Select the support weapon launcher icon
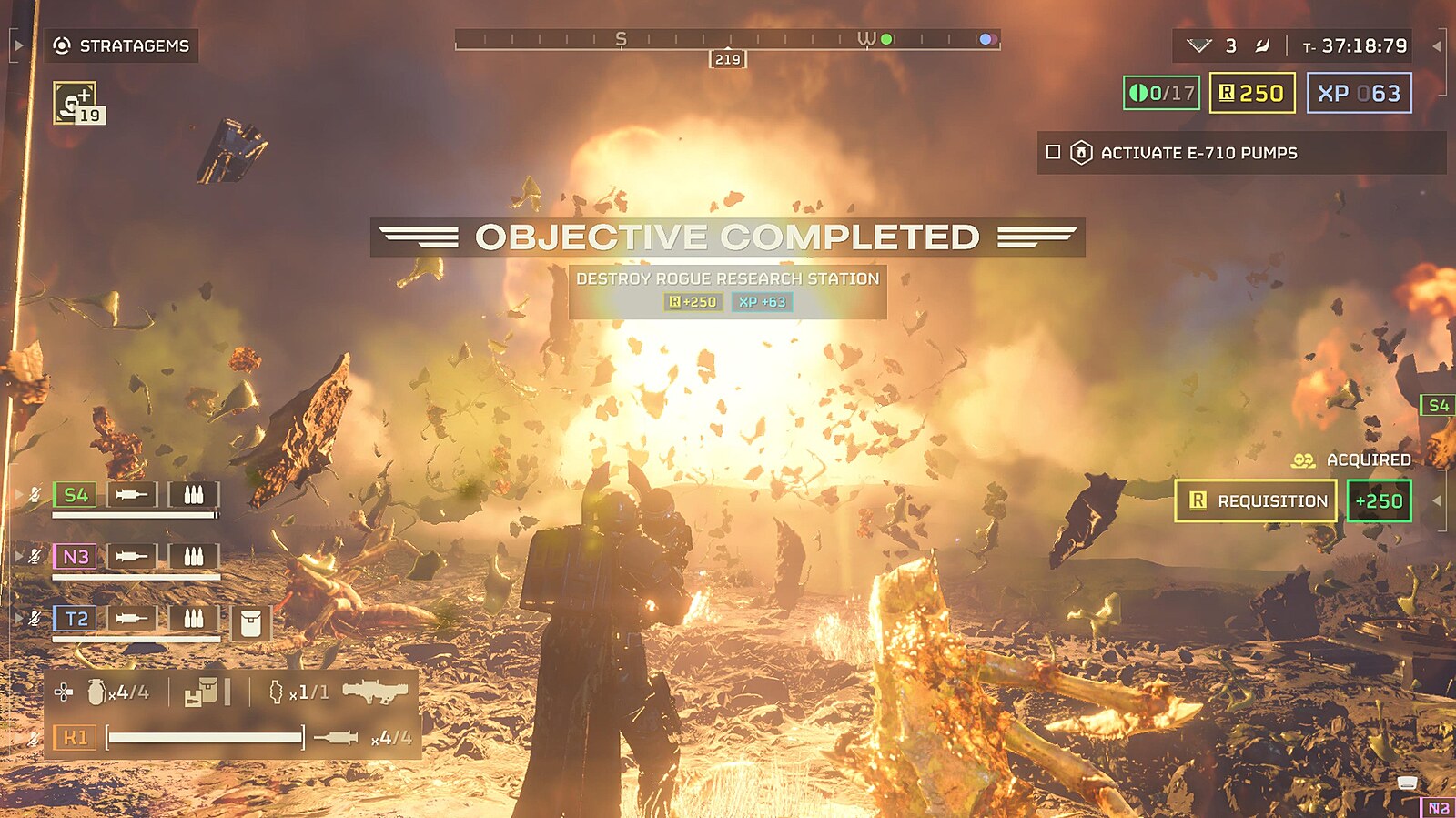Image resolution: width=1456 pixels, height=818 pixels. click(x=375, y=692)
